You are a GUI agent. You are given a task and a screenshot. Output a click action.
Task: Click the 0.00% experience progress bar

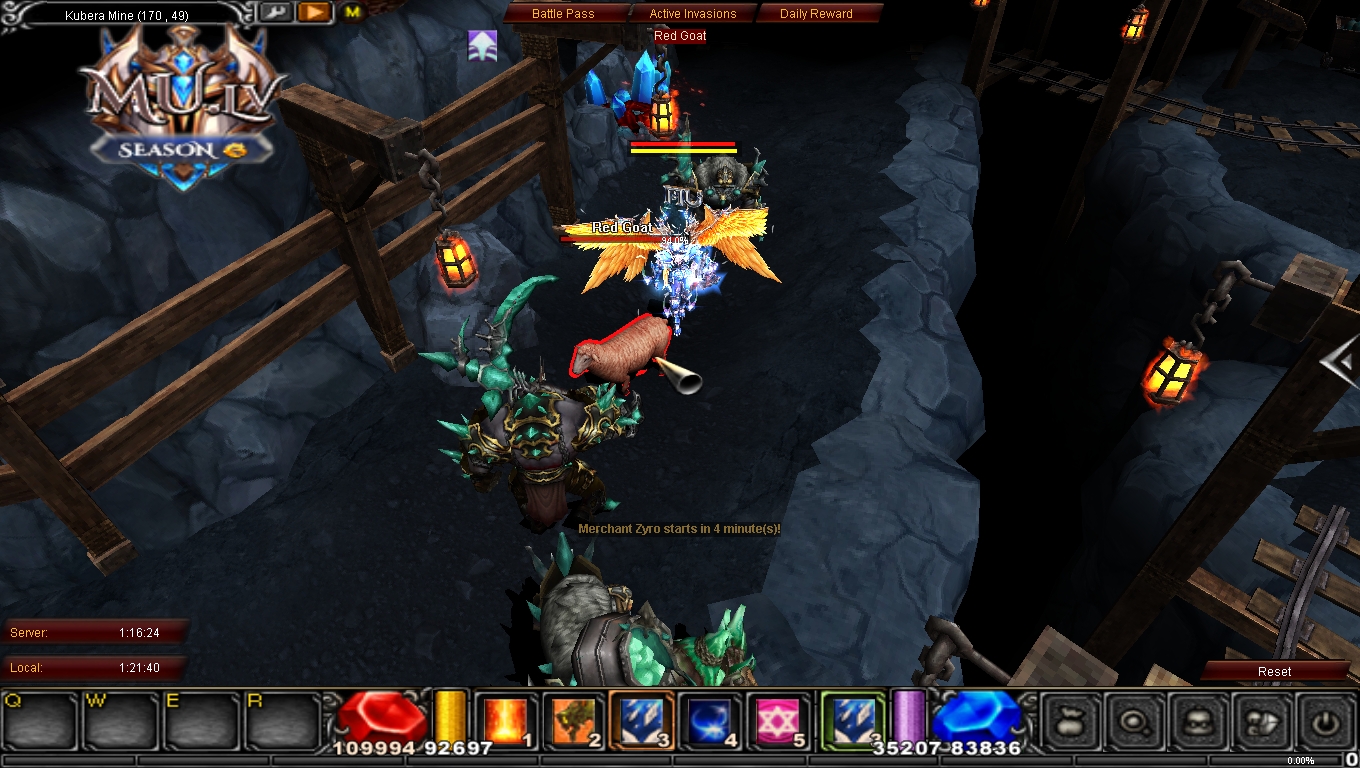point(1300,760)
